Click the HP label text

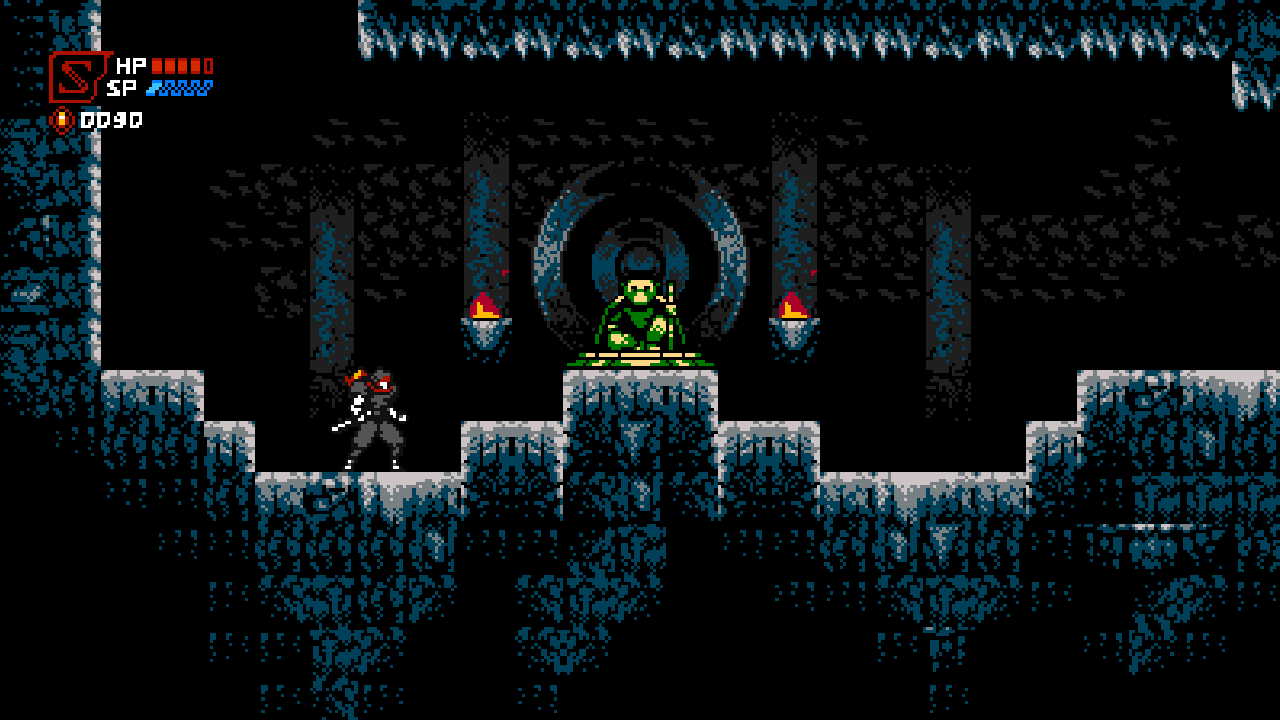[131, 66]
